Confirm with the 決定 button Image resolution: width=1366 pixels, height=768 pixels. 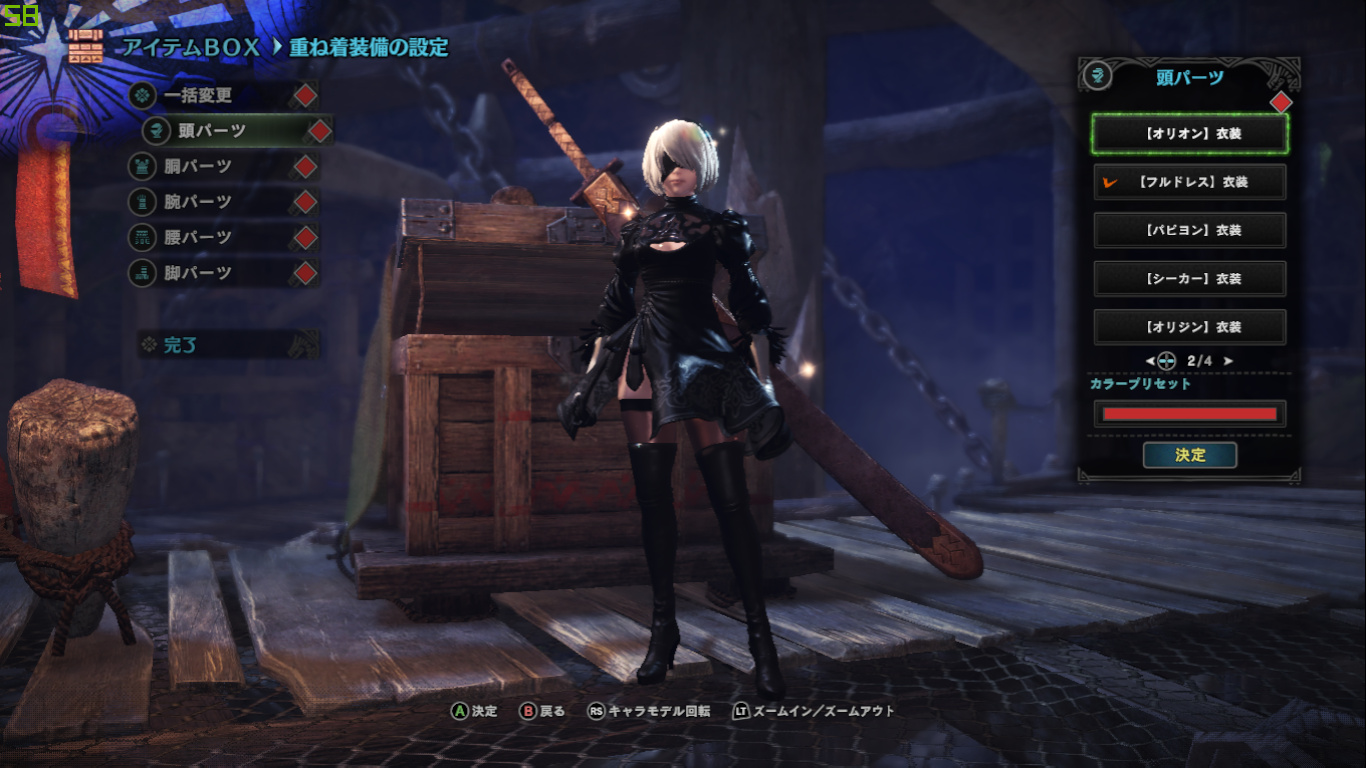[x=1190, y=455]
